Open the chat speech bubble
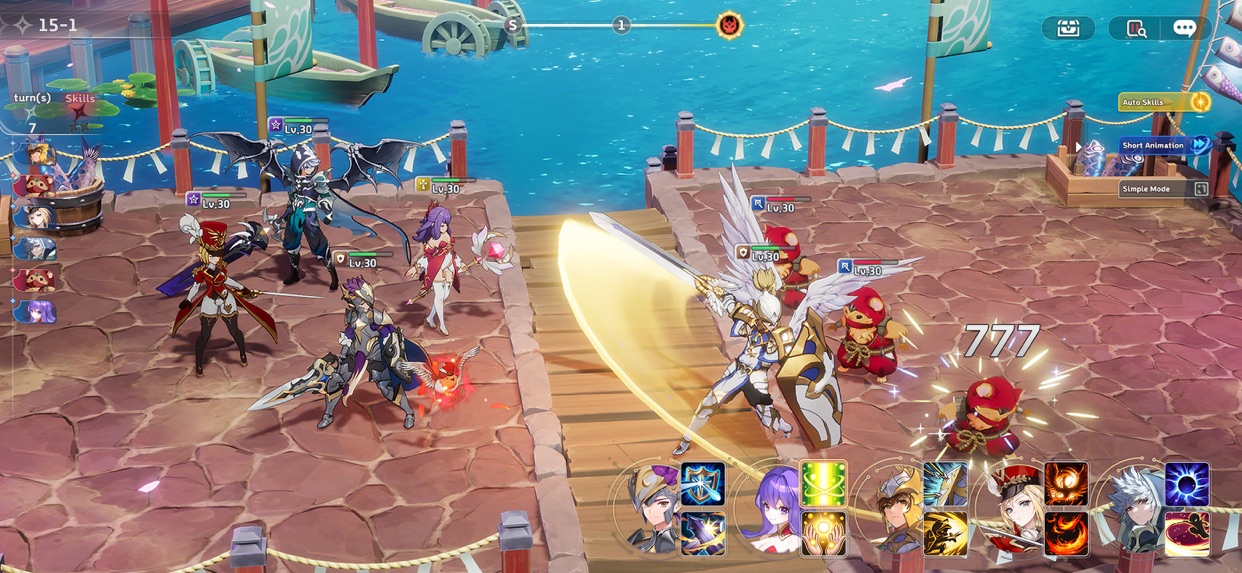 [x=1185, y=28]
